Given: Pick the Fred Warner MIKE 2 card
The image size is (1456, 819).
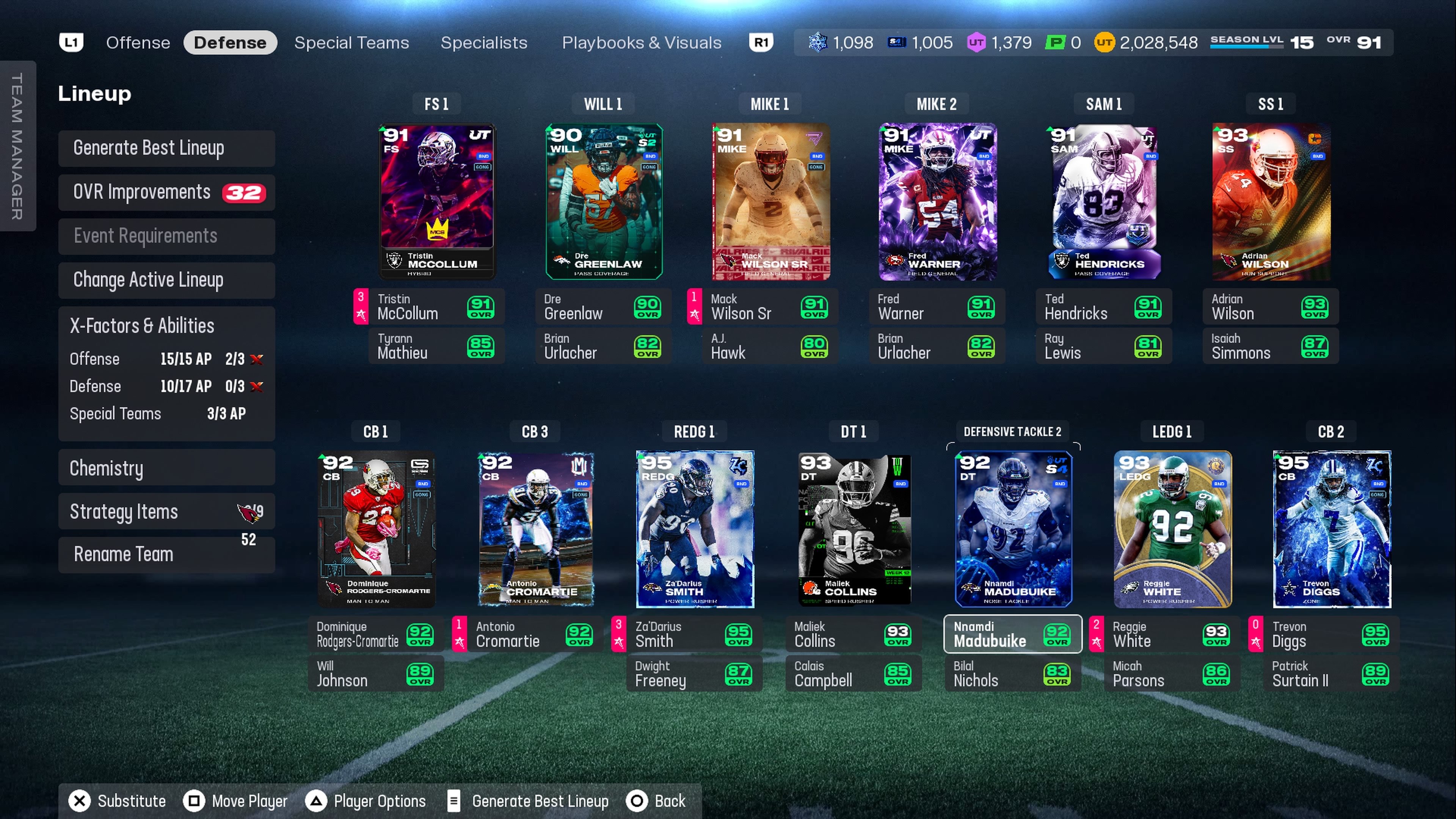Looking at the screenshot, I should pos(937,201).
